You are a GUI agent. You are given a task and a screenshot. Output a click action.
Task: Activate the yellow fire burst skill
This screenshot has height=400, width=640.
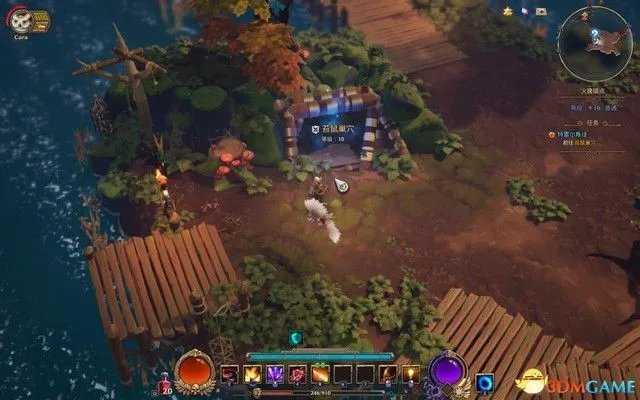point(252,374)
